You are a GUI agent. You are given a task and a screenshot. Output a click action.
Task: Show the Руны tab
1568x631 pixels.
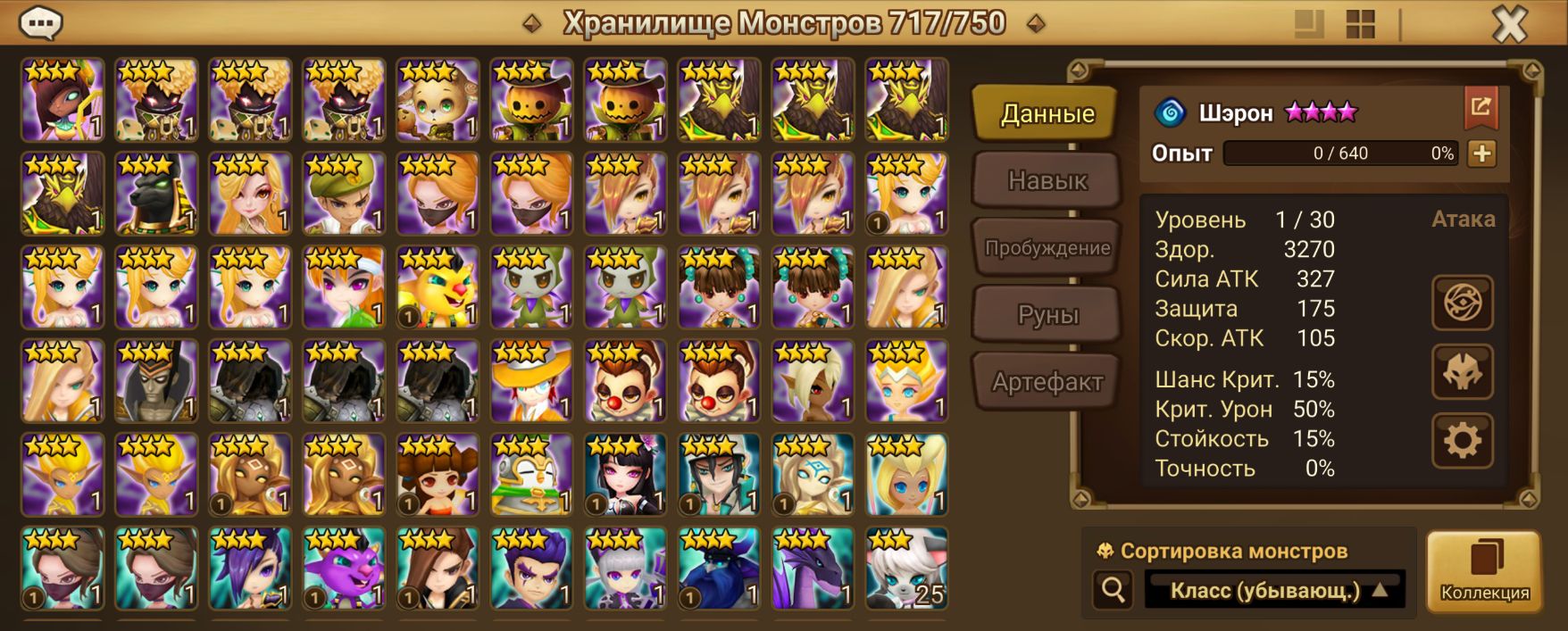(1047, 314)
